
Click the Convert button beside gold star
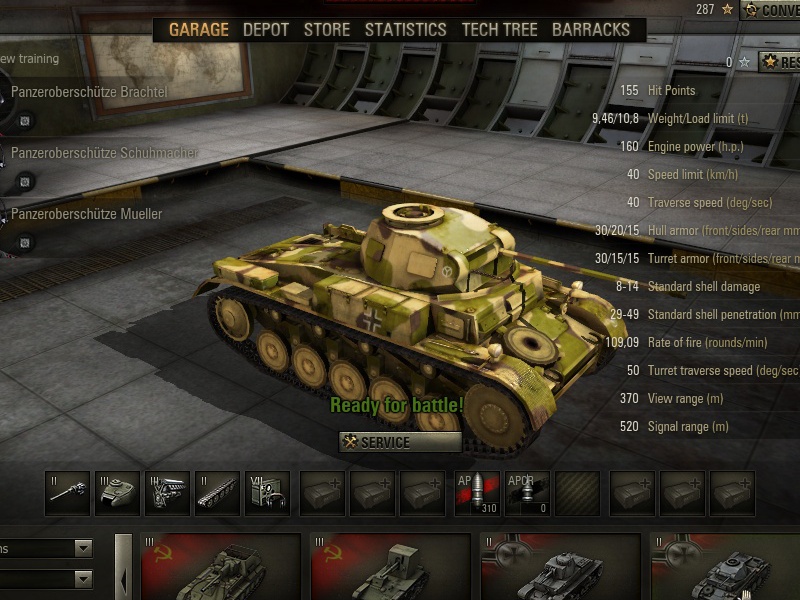tap(771, 10)
